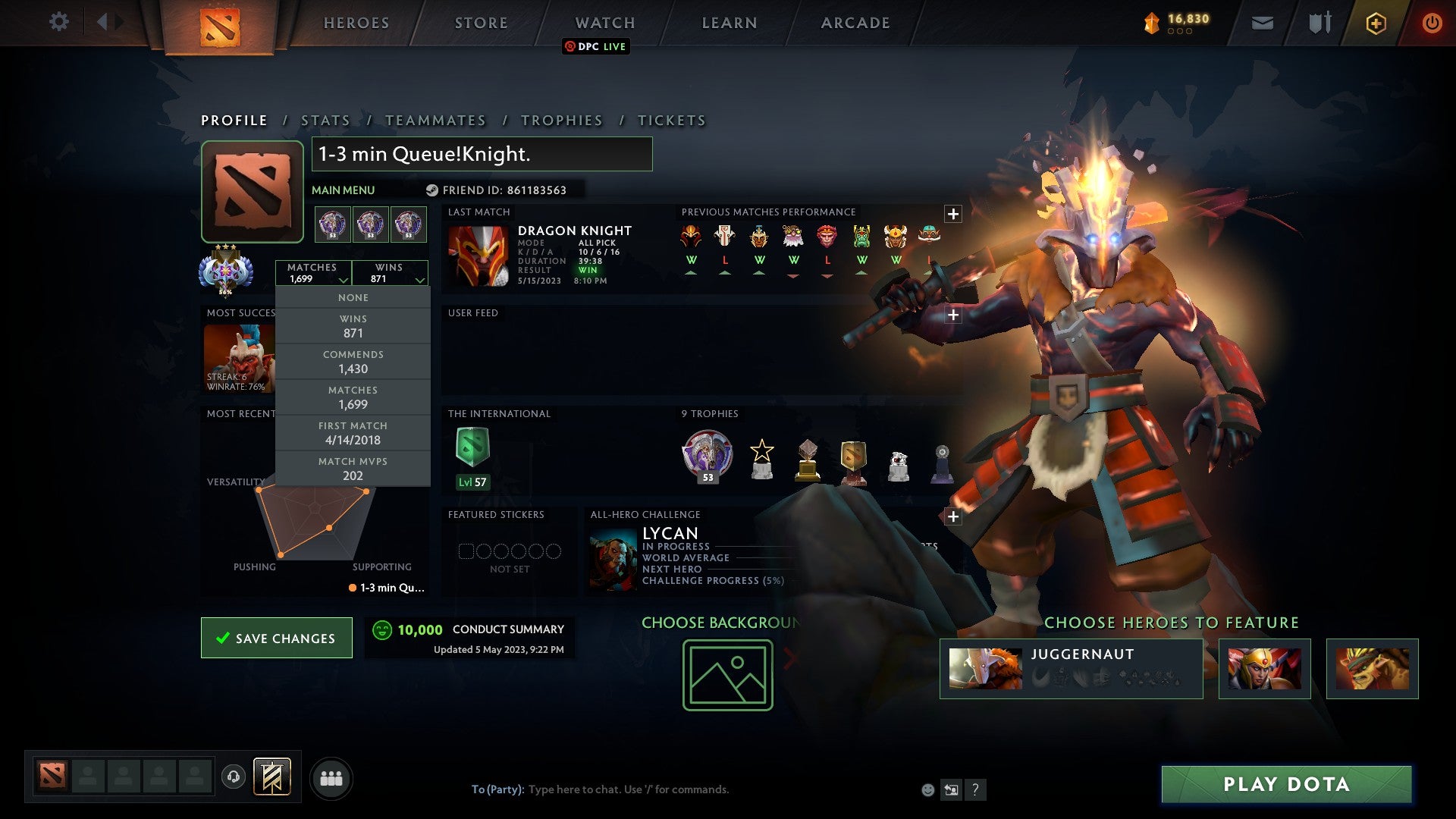Viewport: 1456px width, 819px height.
Task: Open the armory shield and sword icon
Action: tap(1319, 23)
